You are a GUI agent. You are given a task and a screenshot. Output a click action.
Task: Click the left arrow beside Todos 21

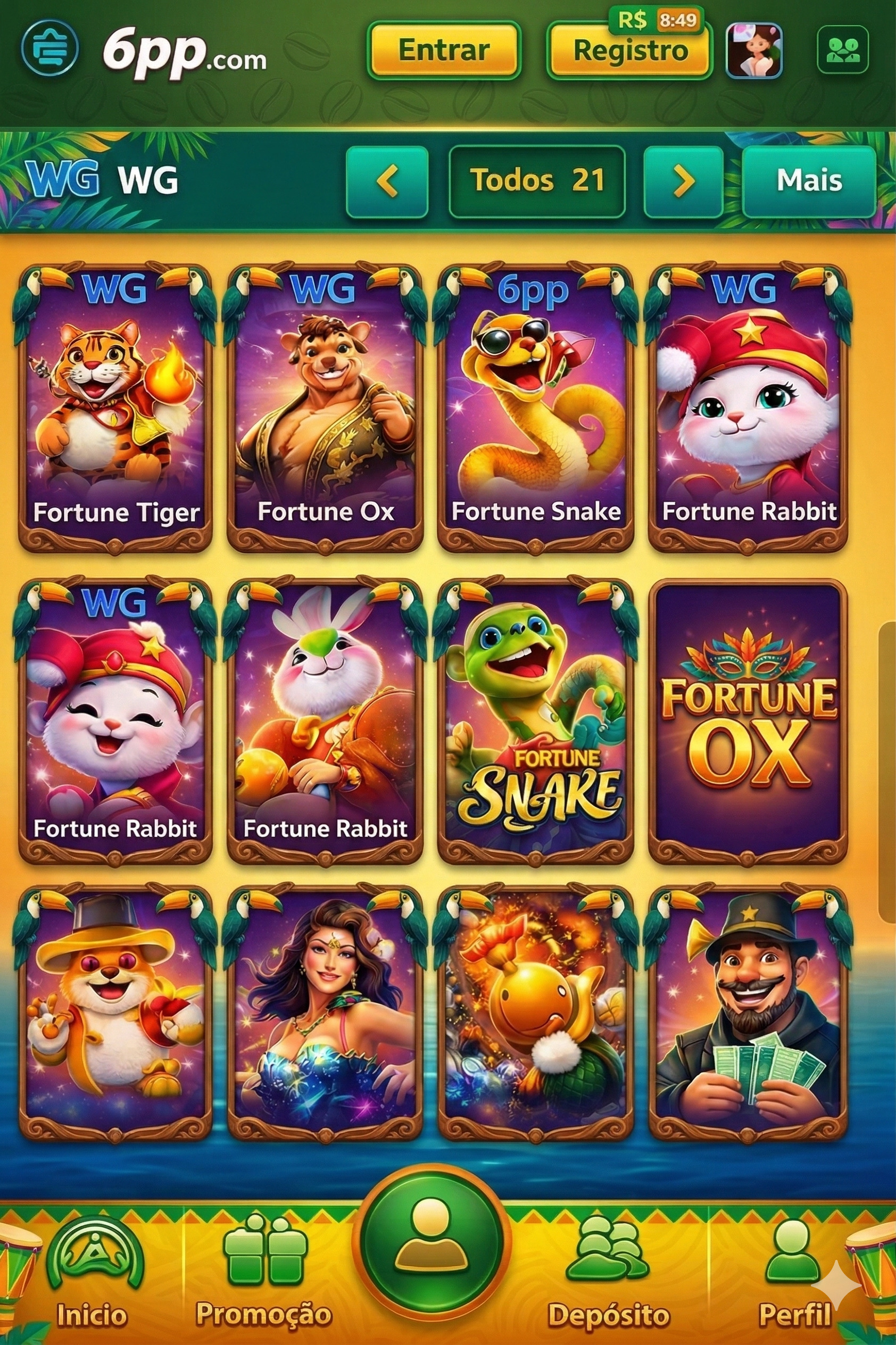(389, 182)
